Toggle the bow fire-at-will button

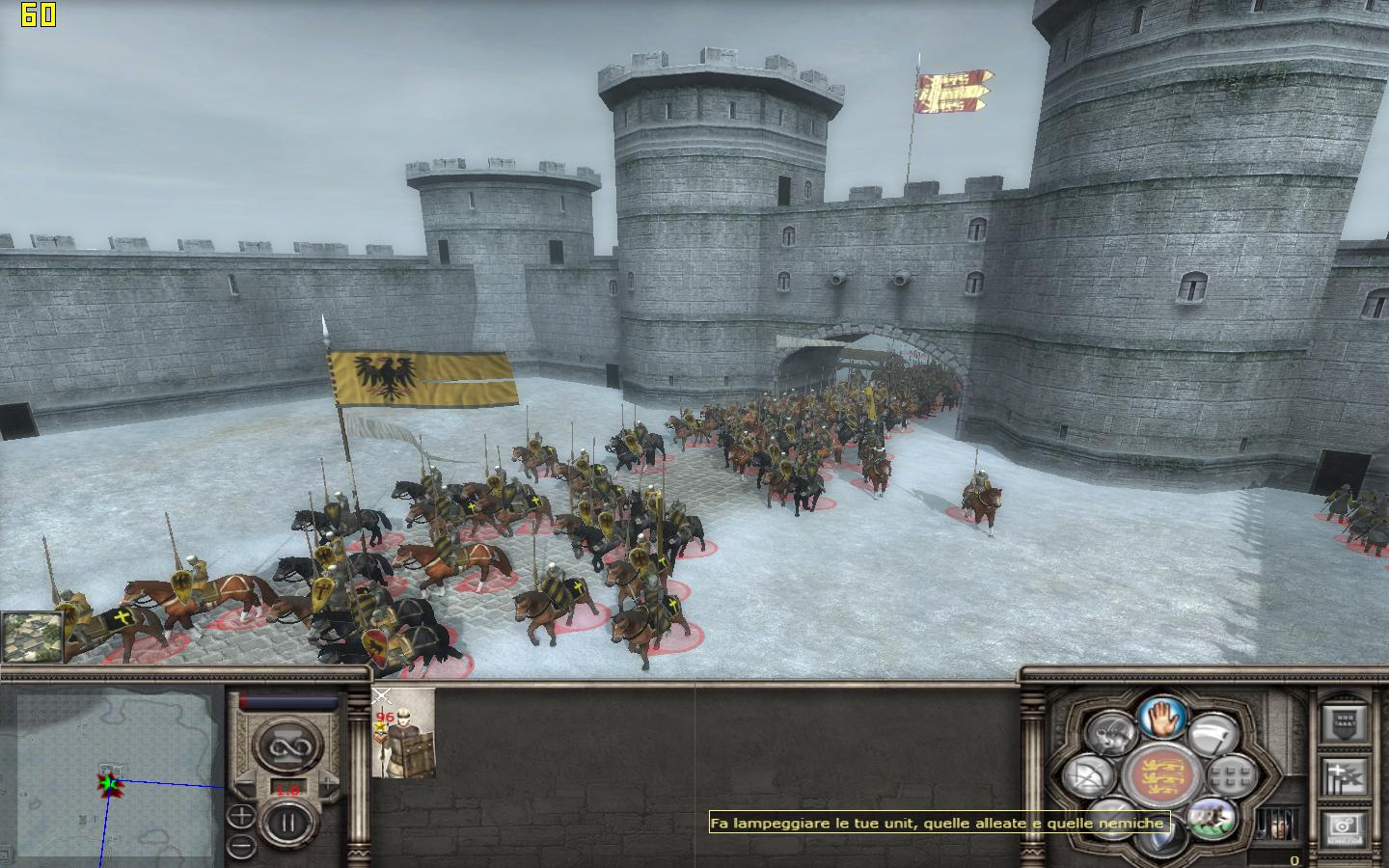pos(1088,776)
